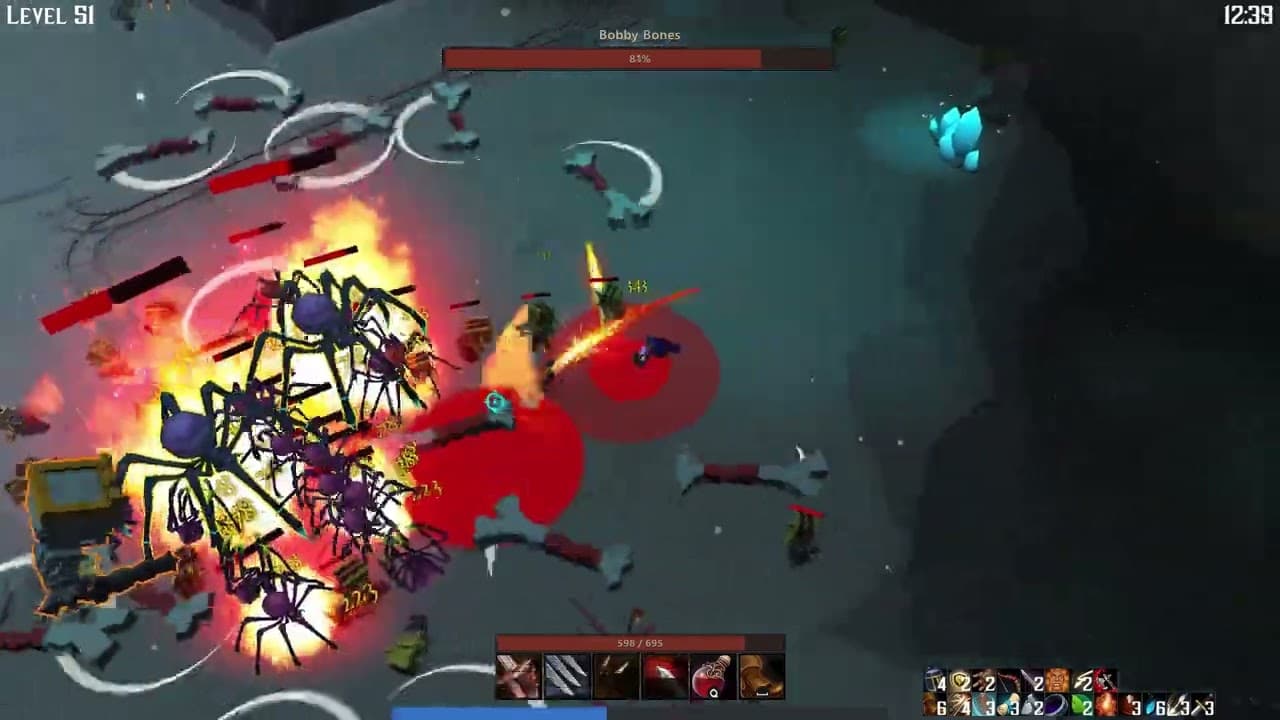Image resolution: width=1280 pixels, height=720 pixels.
Task: Click the dagger throw skill icon
Action: [x=663, y=676]
